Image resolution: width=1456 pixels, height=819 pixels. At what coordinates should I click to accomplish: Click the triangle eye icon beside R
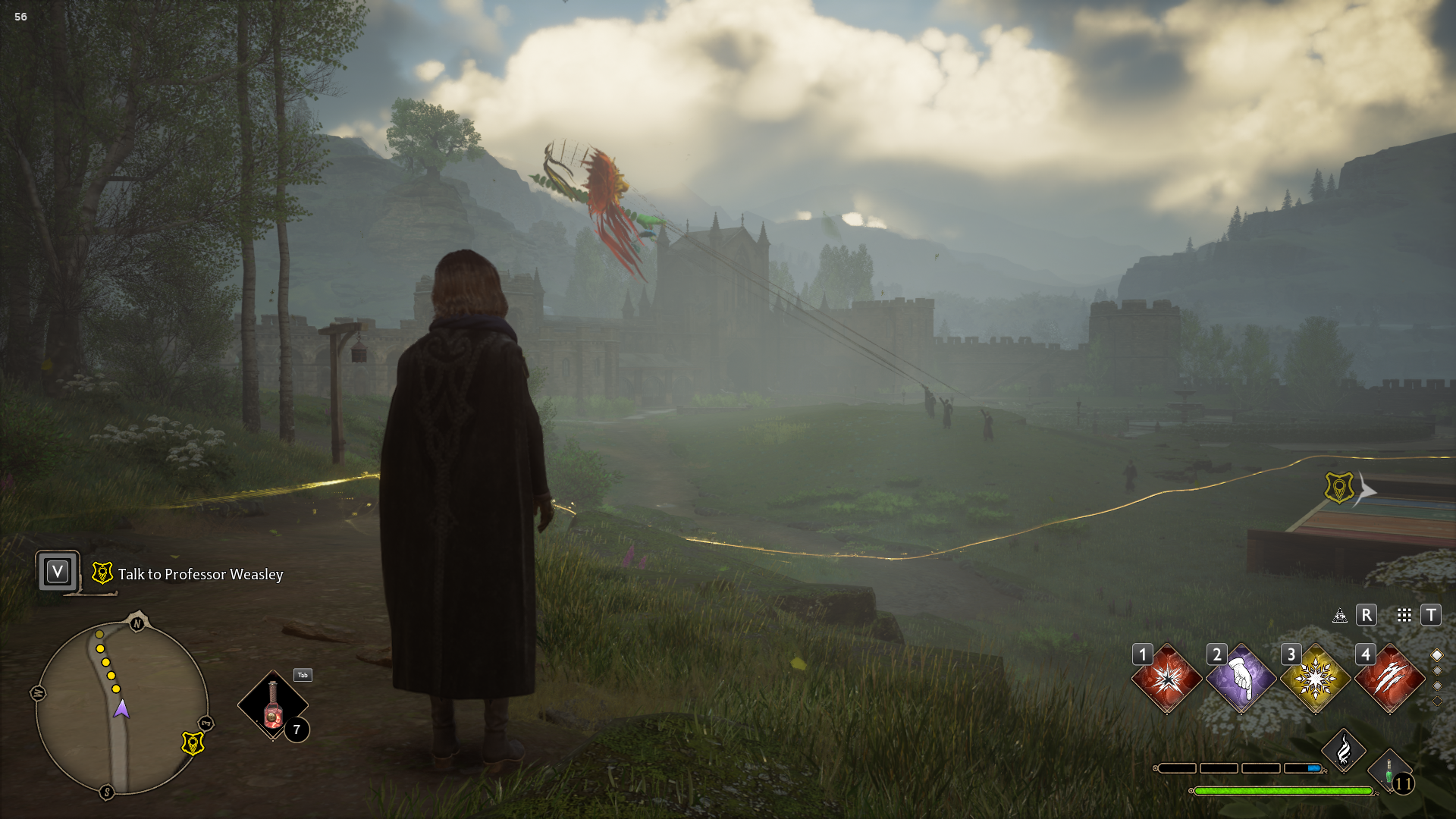1340,615
